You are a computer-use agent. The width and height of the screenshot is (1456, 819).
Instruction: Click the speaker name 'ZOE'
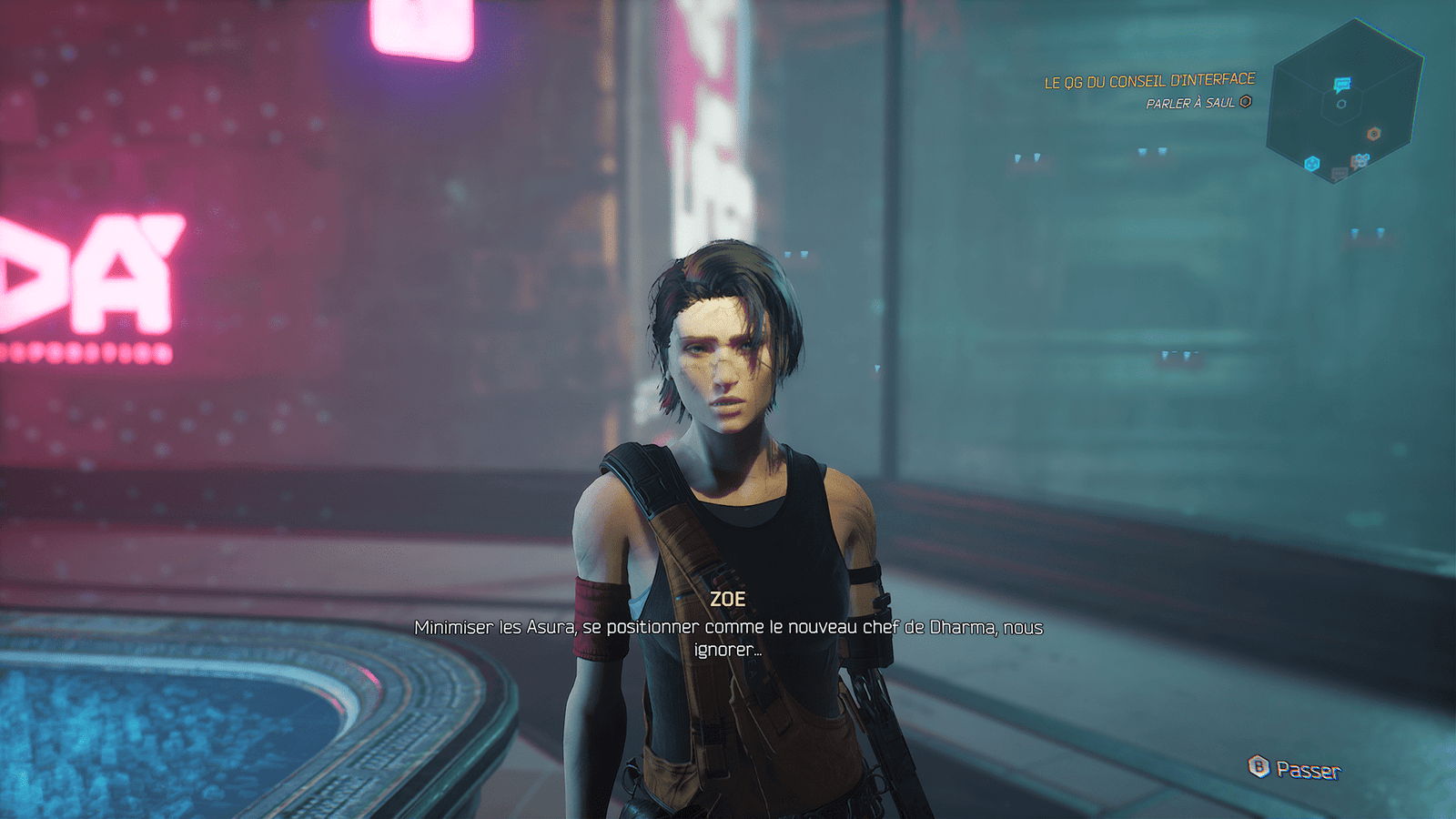tap(728, 599)
